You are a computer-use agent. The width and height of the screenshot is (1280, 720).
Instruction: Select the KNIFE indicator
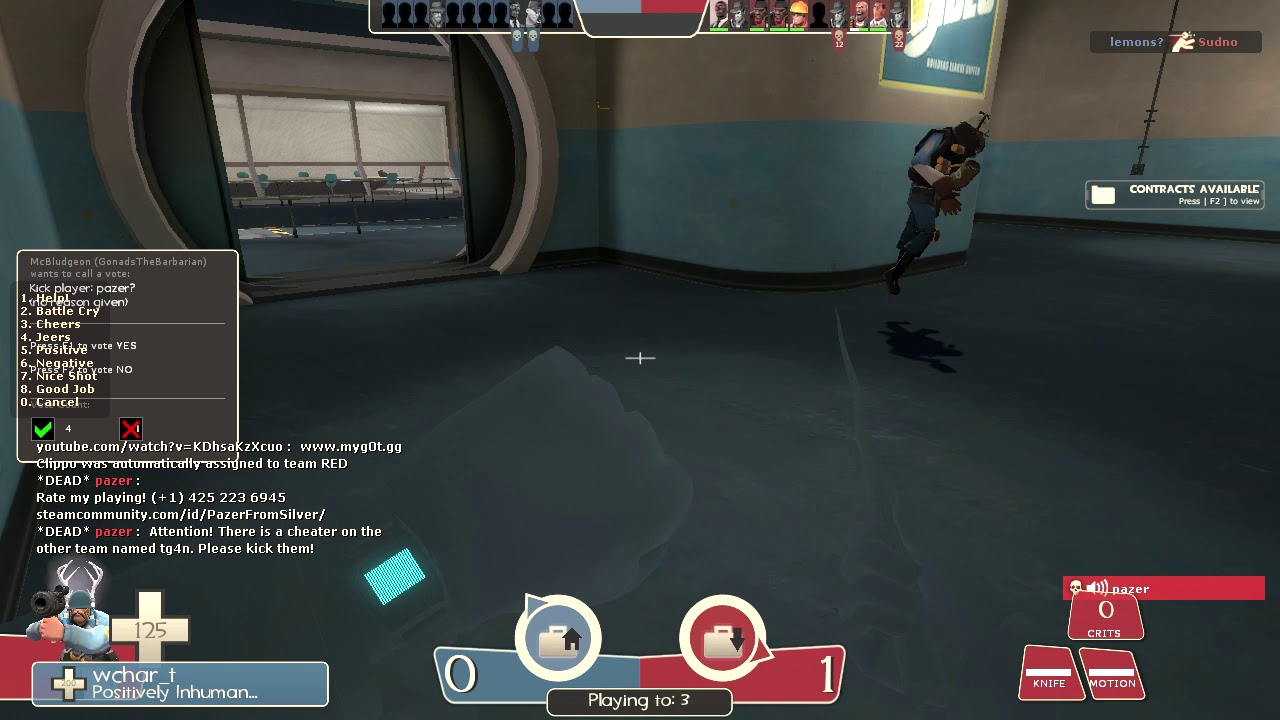pos(1049,673)
